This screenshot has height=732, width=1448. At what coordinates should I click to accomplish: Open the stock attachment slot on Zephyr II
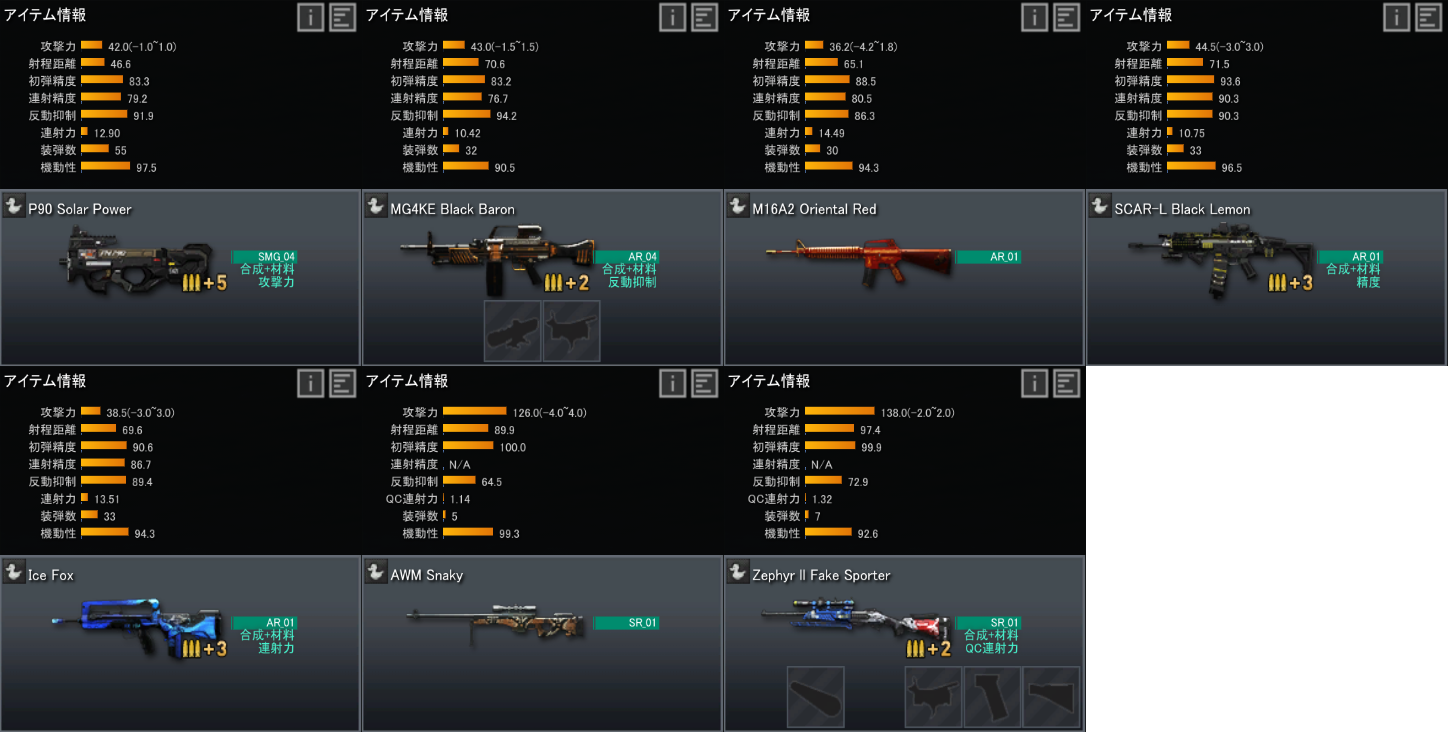pyautogui.click(x=1051, y=697)
